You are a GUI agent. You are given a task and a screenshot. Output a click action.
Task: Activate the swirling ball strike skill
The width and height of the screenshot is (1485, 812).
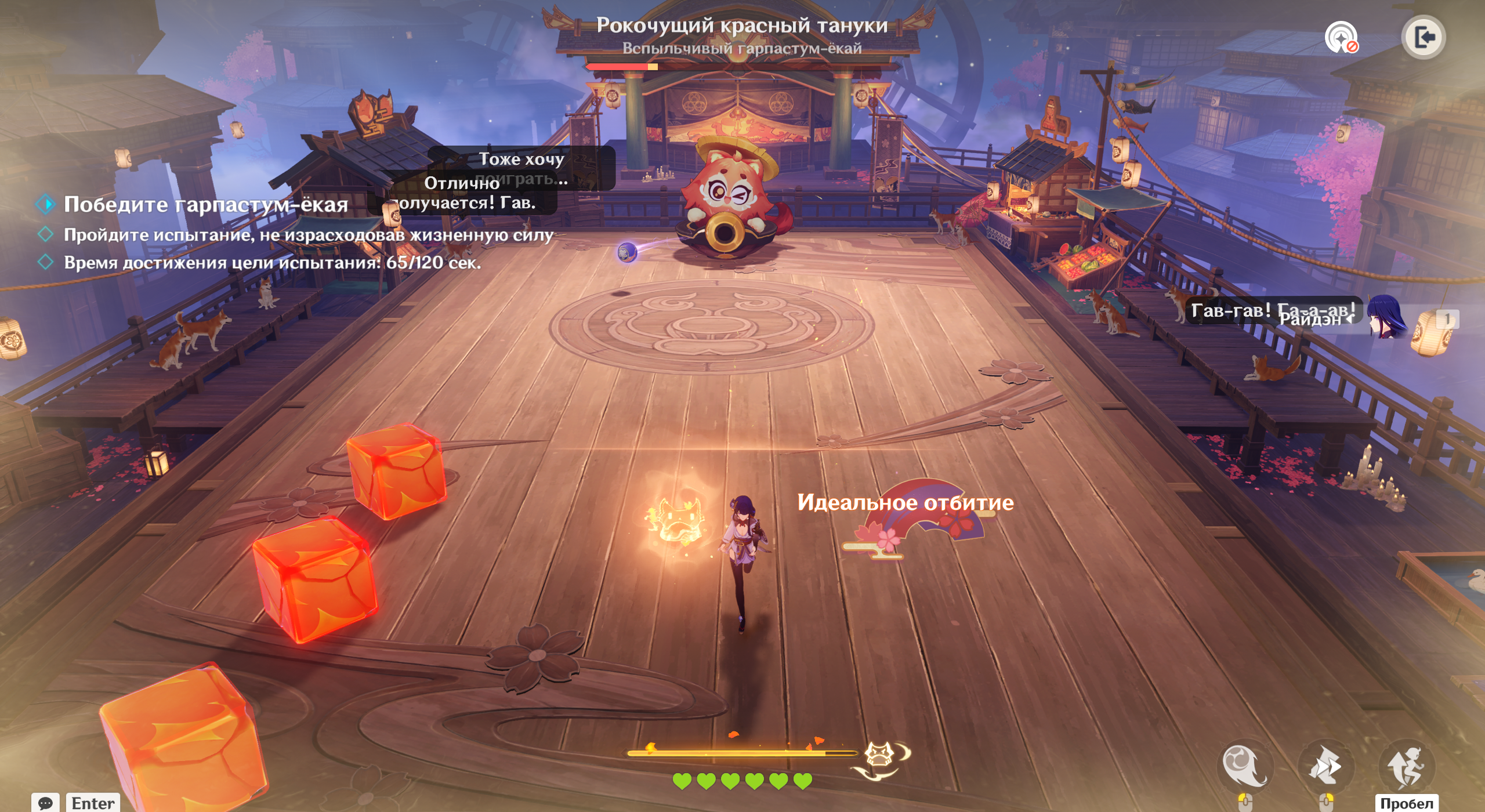click(1244, 766)
